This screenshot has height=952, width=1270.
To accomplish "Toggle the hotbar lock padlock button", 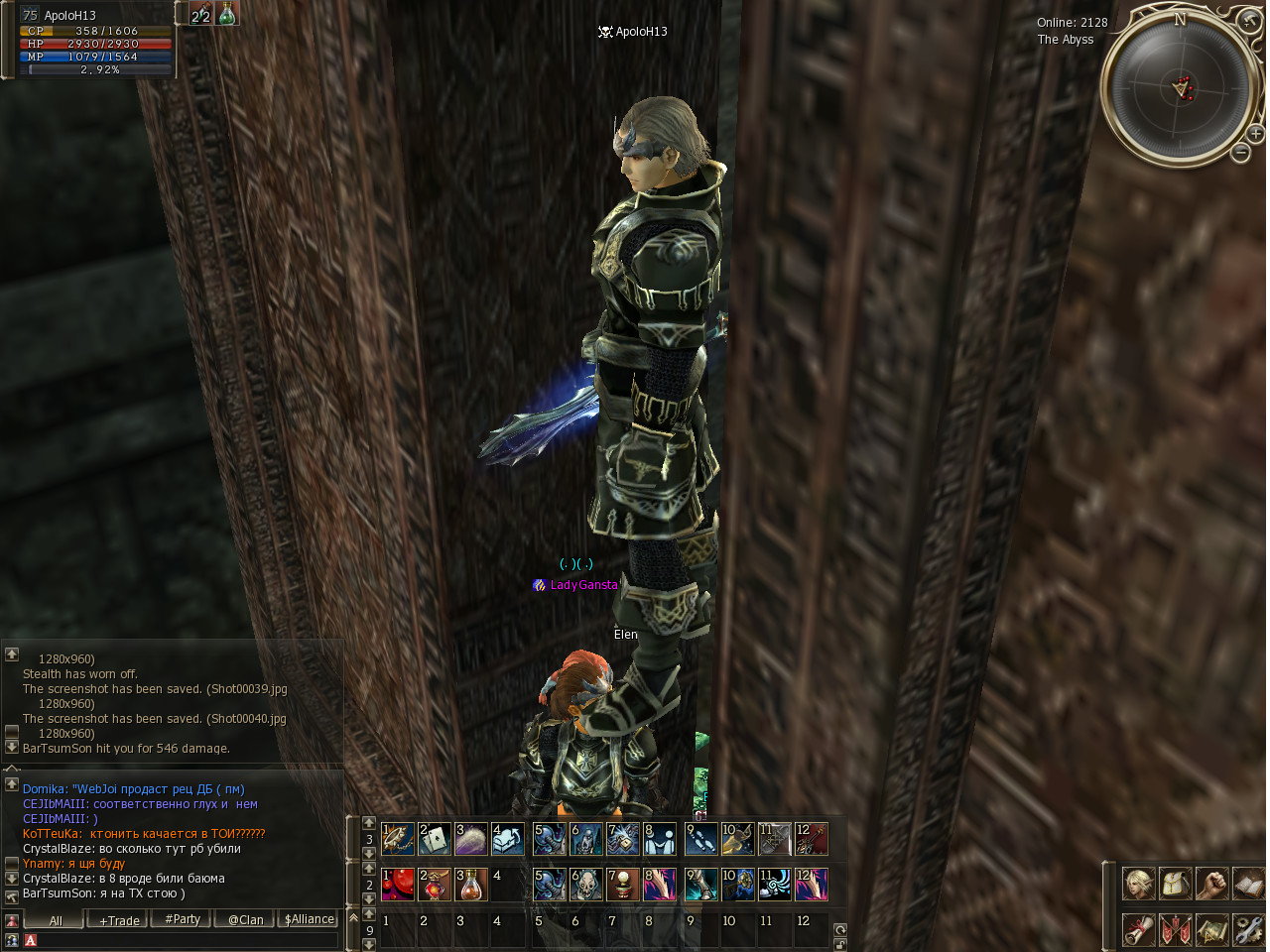I will click(x=840, y=944).
